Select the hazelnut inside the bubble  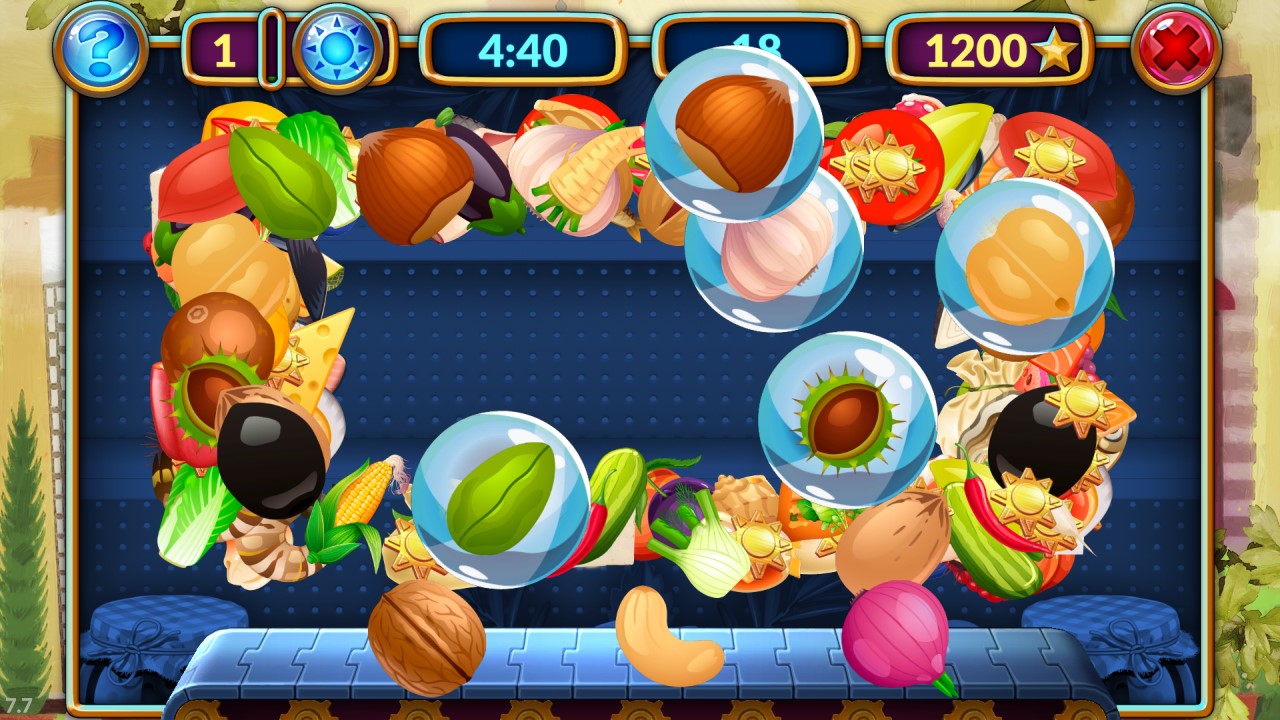[733, 132]
